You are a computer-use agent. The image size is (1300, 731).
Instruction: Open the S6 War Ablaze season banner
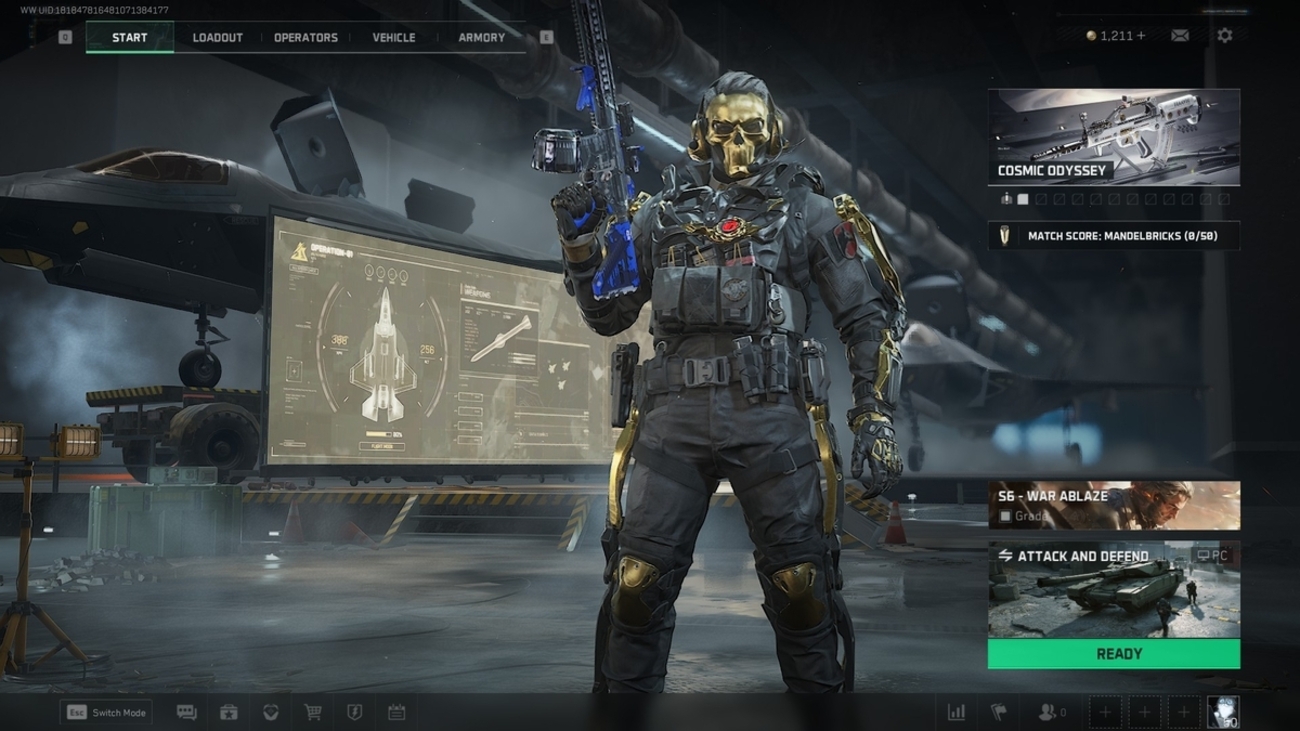[x=1114, y=505]
